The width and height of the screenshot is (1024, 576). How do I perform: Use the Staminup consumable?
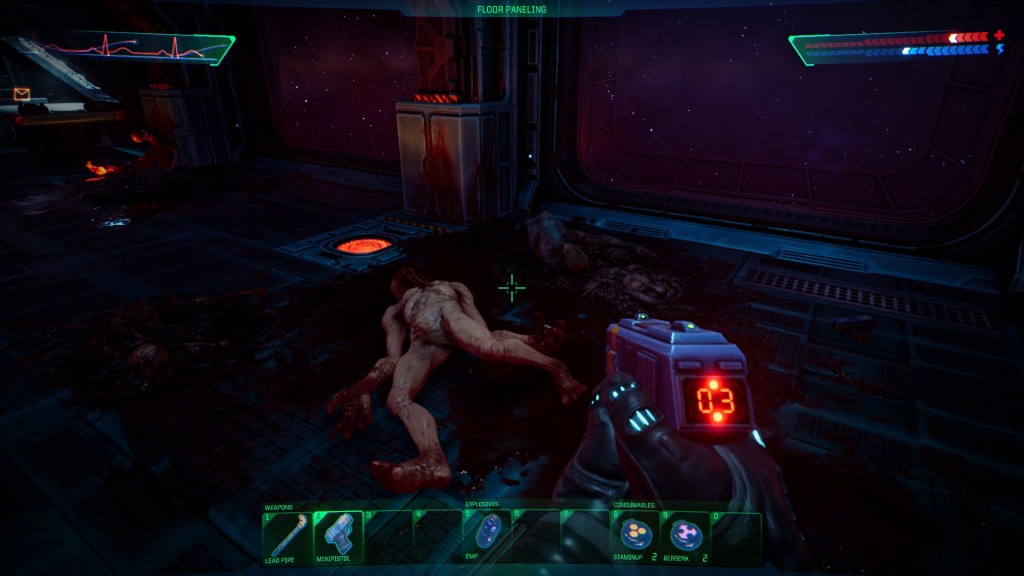pyautogui.click(x=635, y=537)
